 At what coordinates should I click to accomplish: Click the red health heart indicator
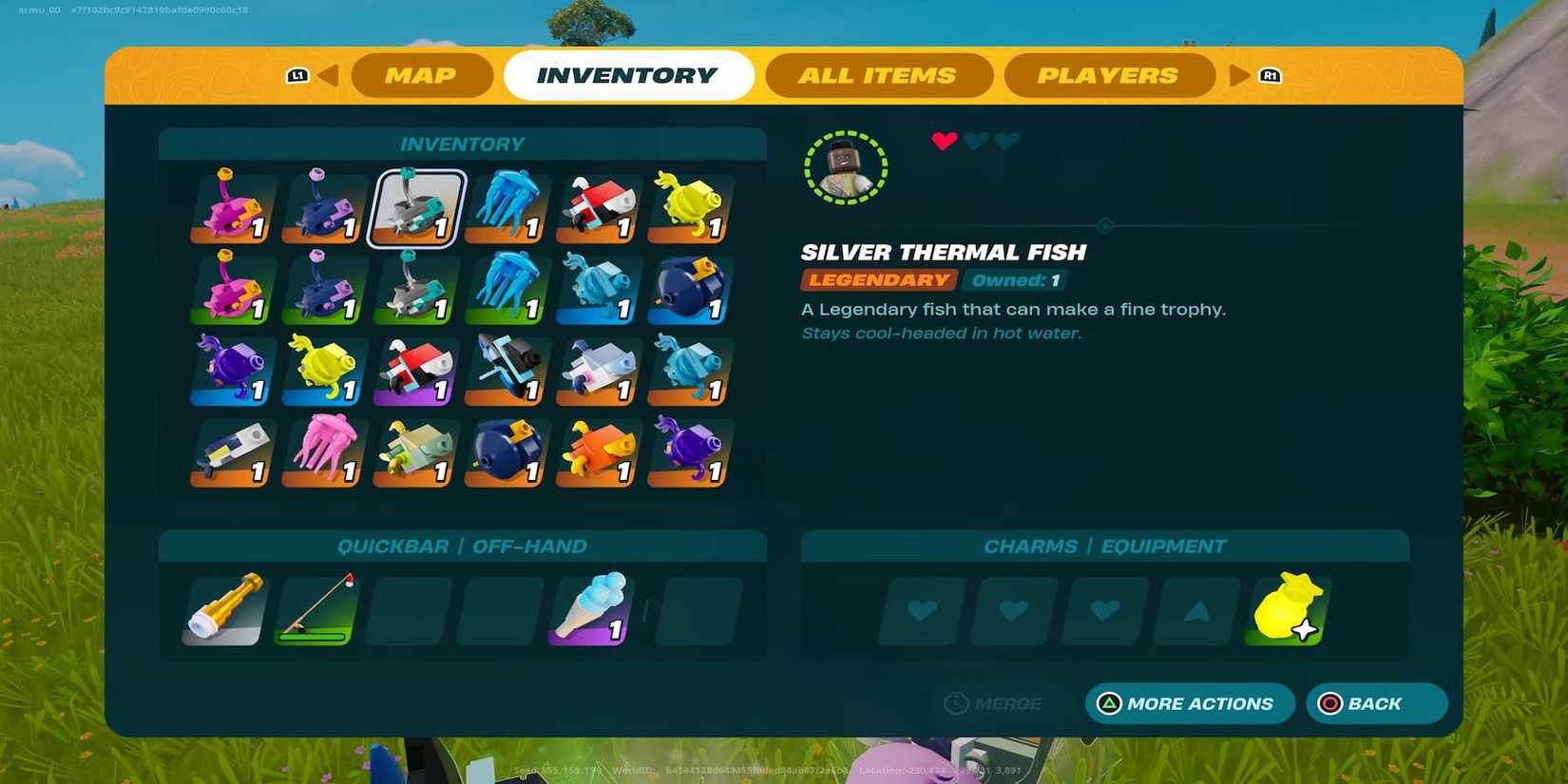tap(942, 140)
